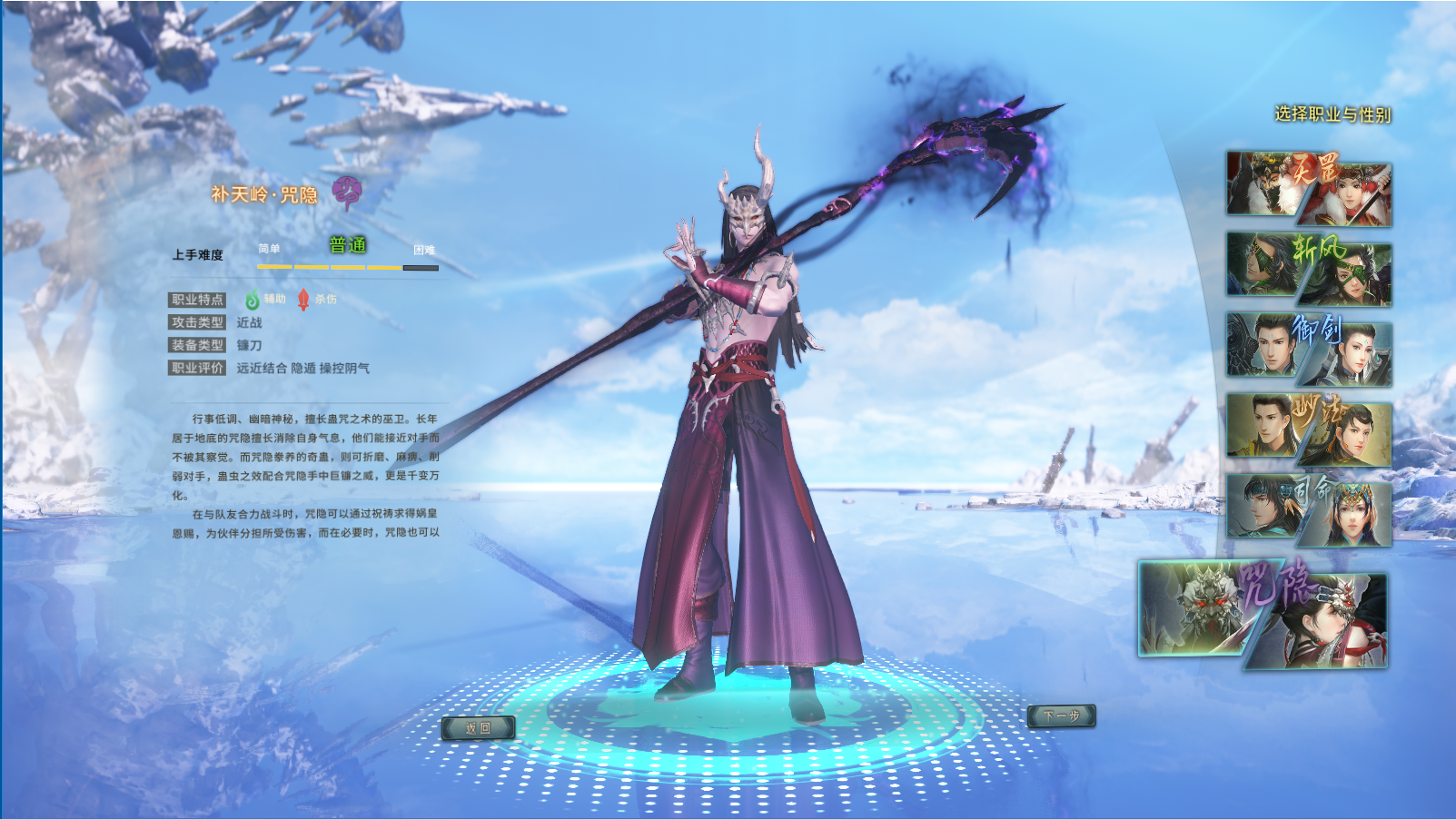Proceed with the 下一步 next-step button
This screenshot has height=819, width=1456.
[x=1061, y=716]
